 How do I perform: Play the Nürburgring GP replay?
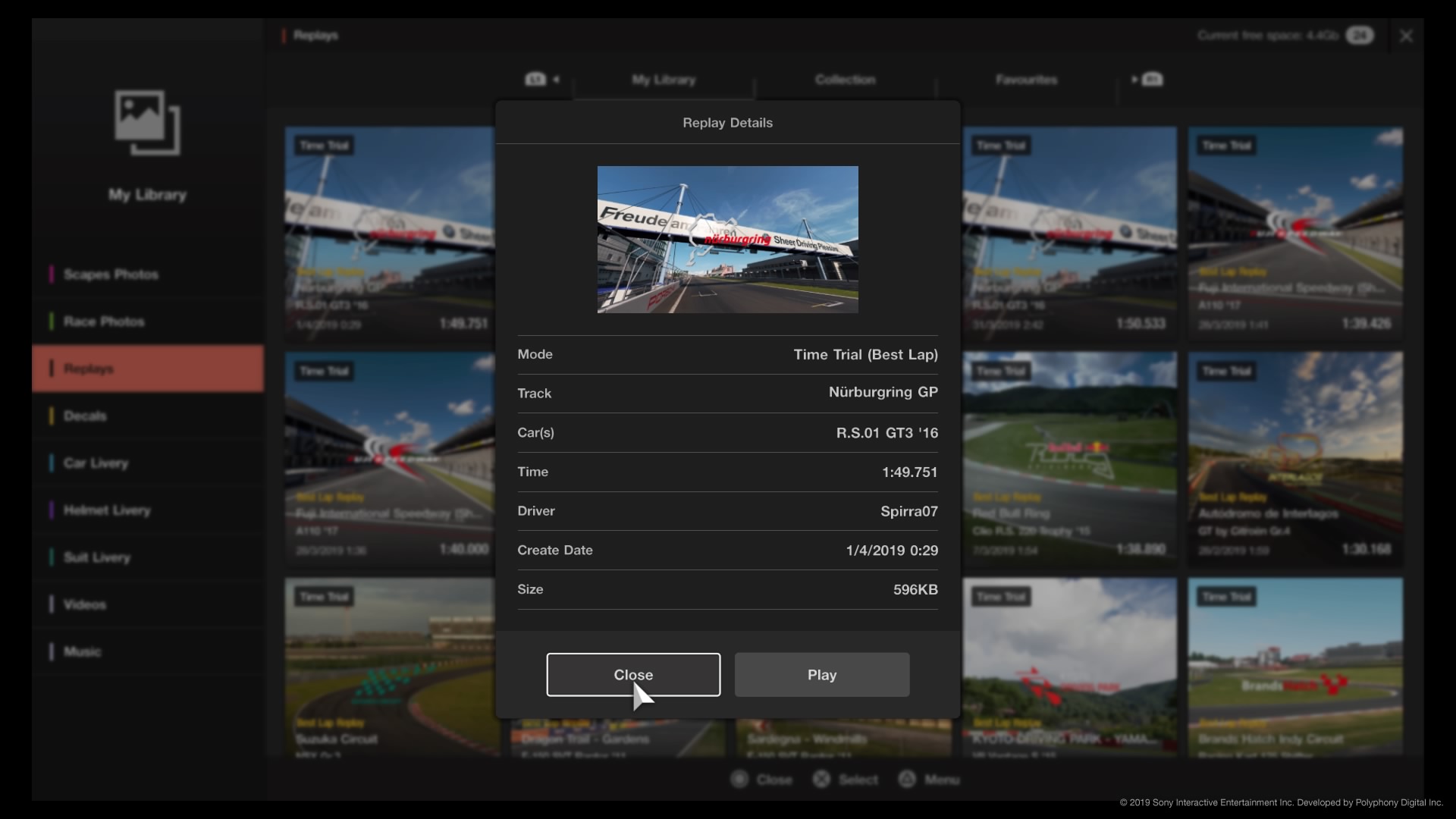tap(822, 674)
